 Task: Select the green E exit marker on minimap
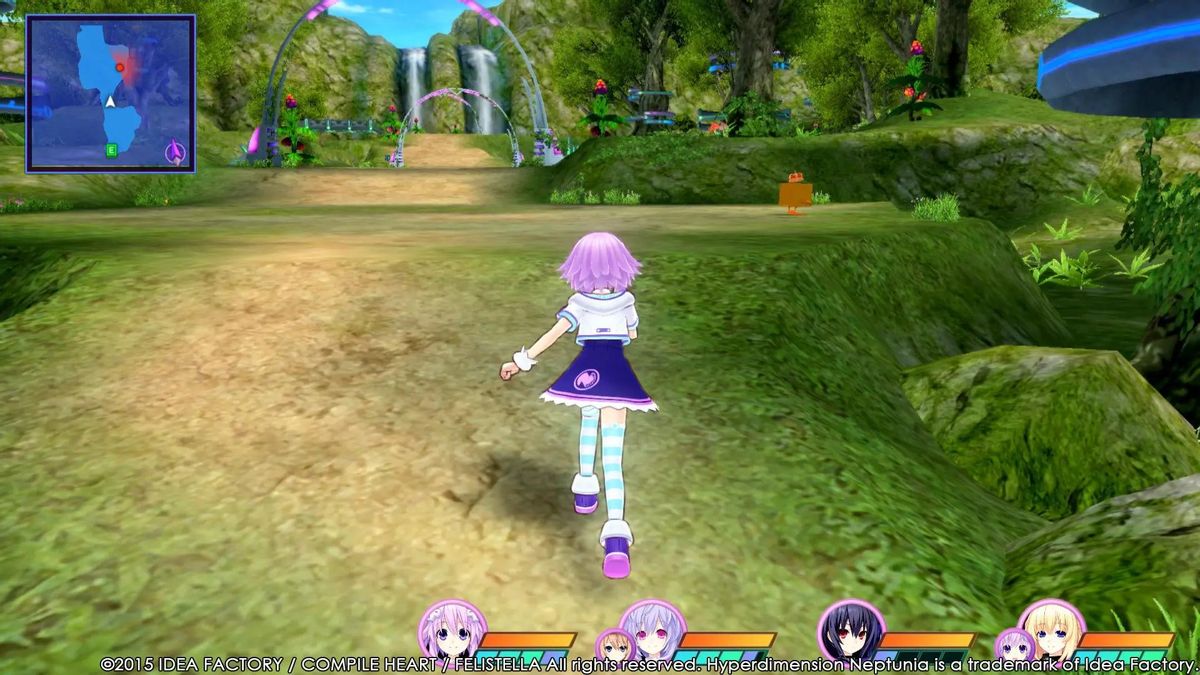pos(112,150)
